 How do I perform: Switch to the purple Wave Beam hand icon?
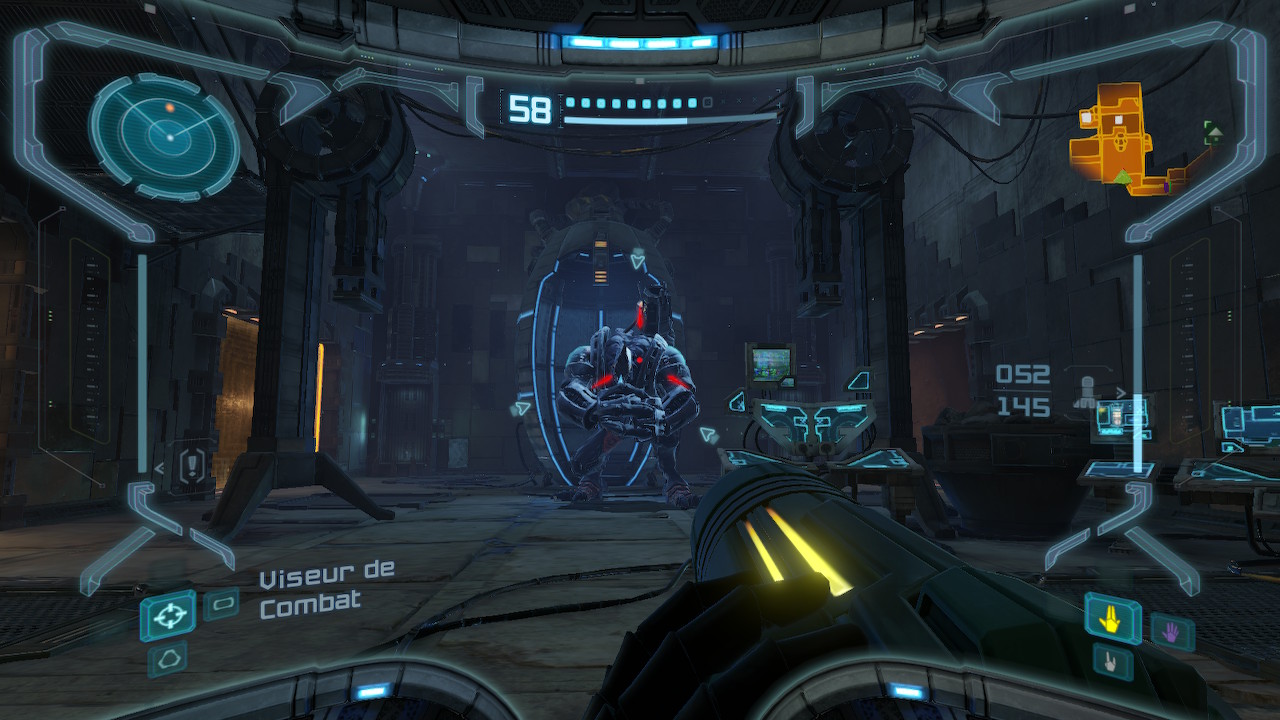(1171, 630)
